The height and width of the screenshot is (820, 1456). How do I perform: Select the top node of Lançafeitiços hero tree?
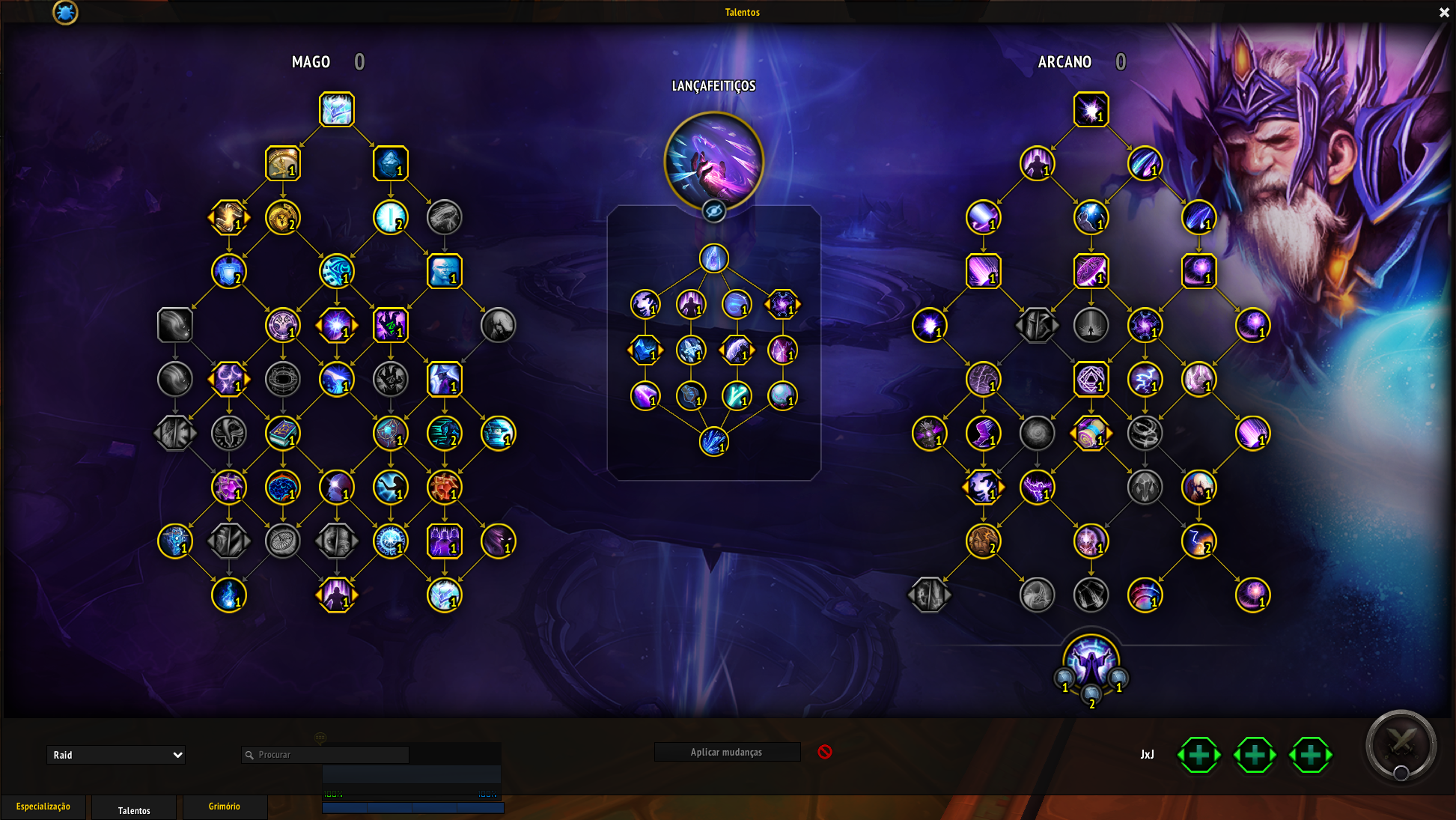(x=714, y=258)
